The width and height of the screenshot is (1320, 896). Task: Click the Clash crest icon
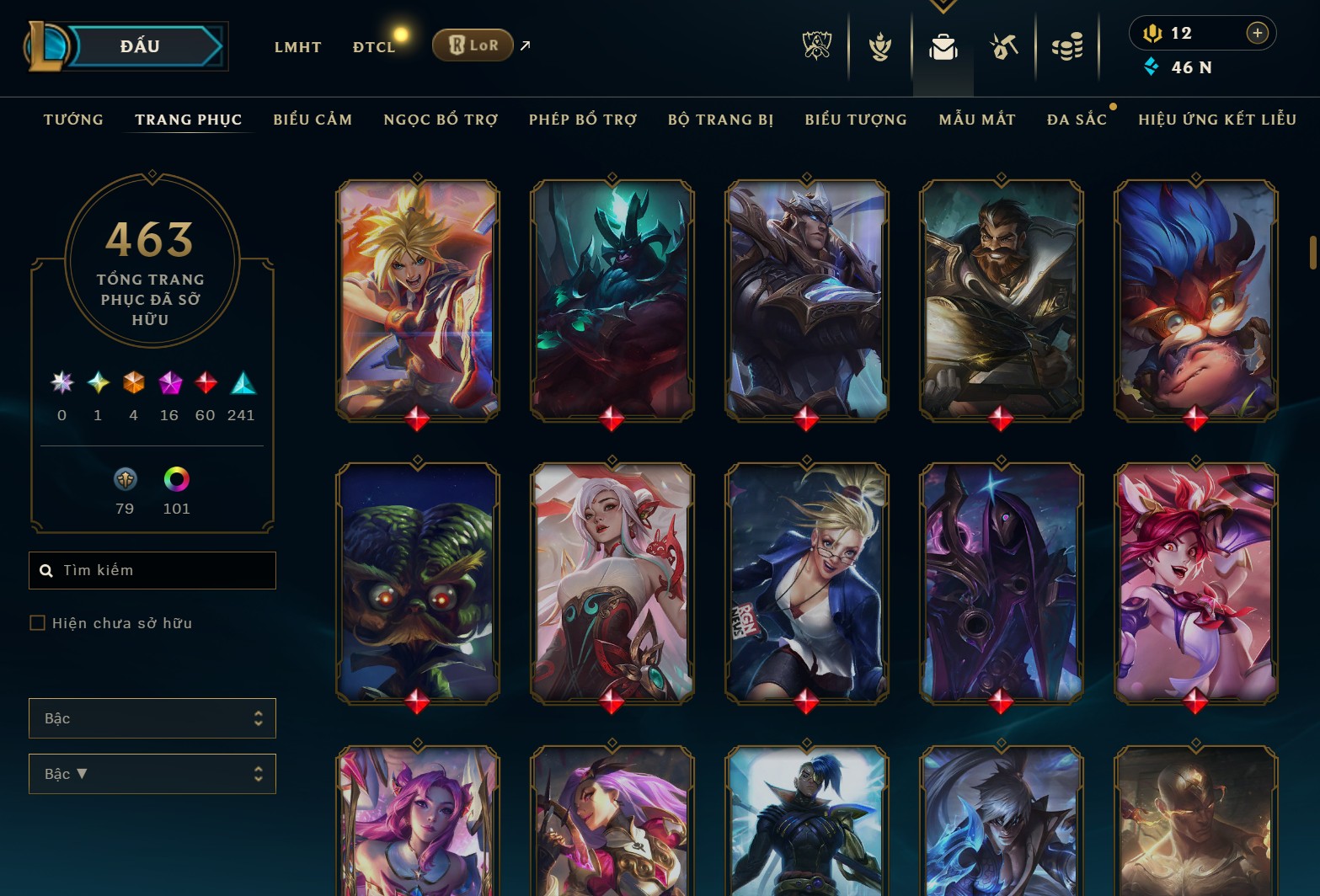point(879,46)
